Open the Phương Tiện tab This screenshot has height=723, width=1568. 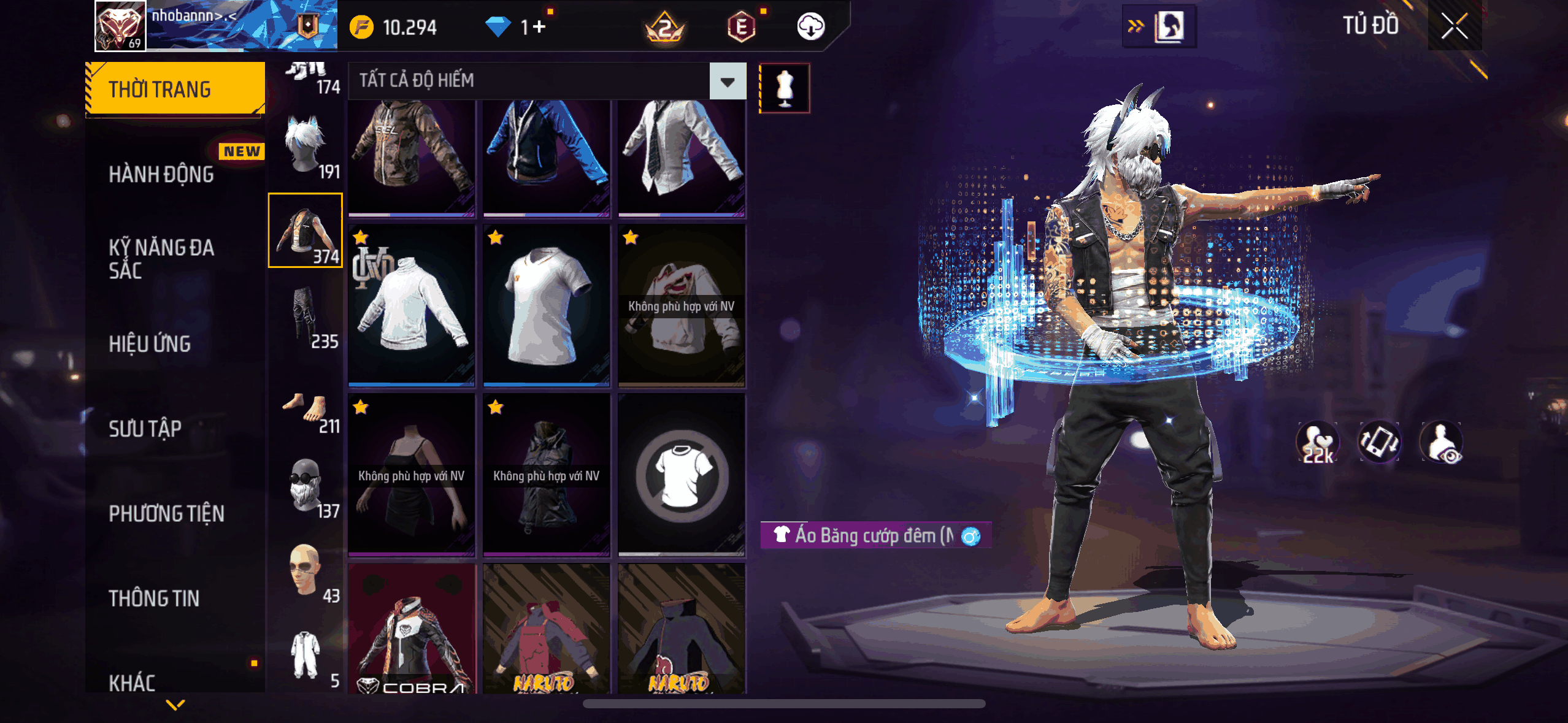(x=166, y=513)
